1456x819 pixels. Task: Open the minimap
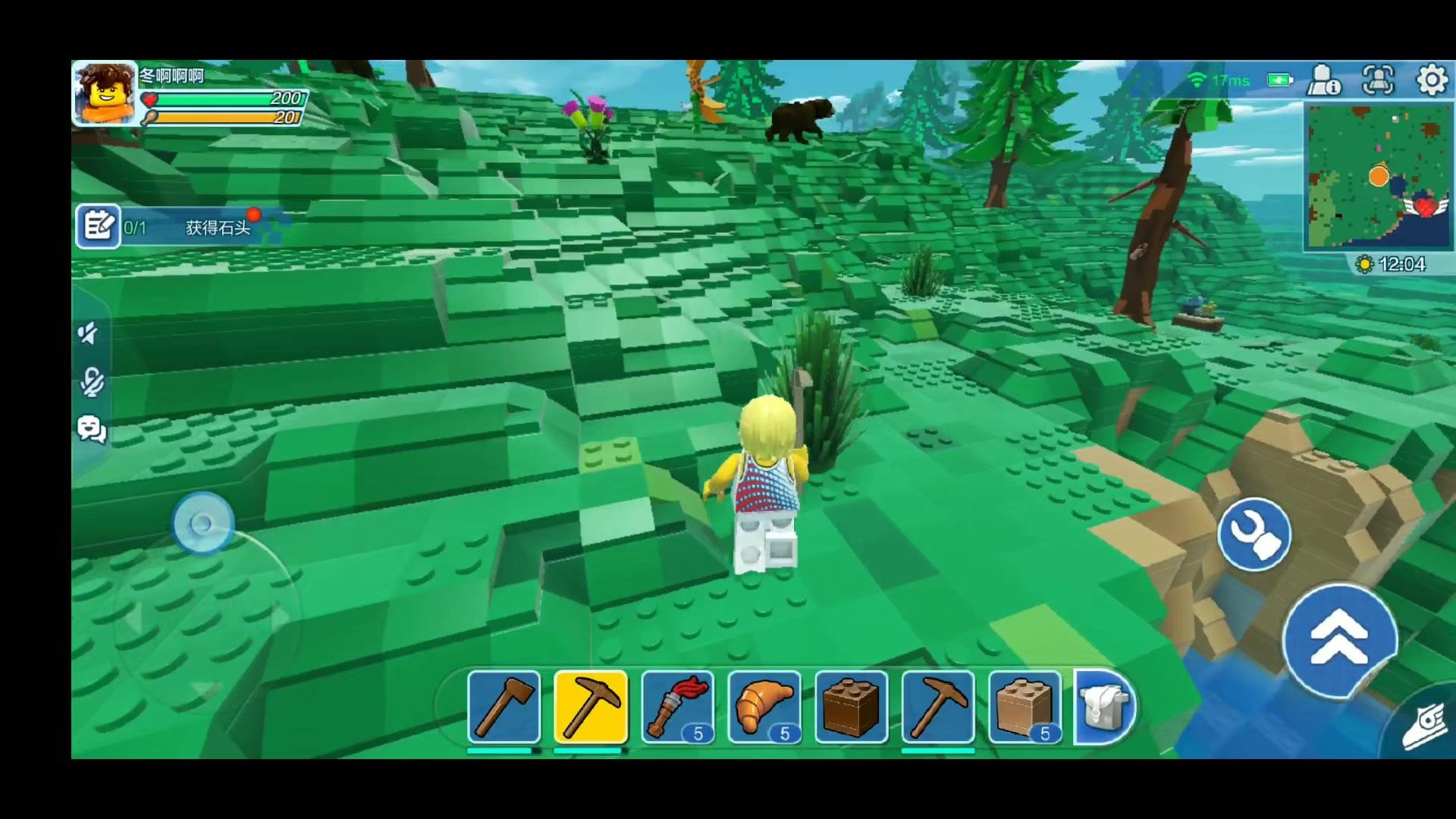point(1378,177)
